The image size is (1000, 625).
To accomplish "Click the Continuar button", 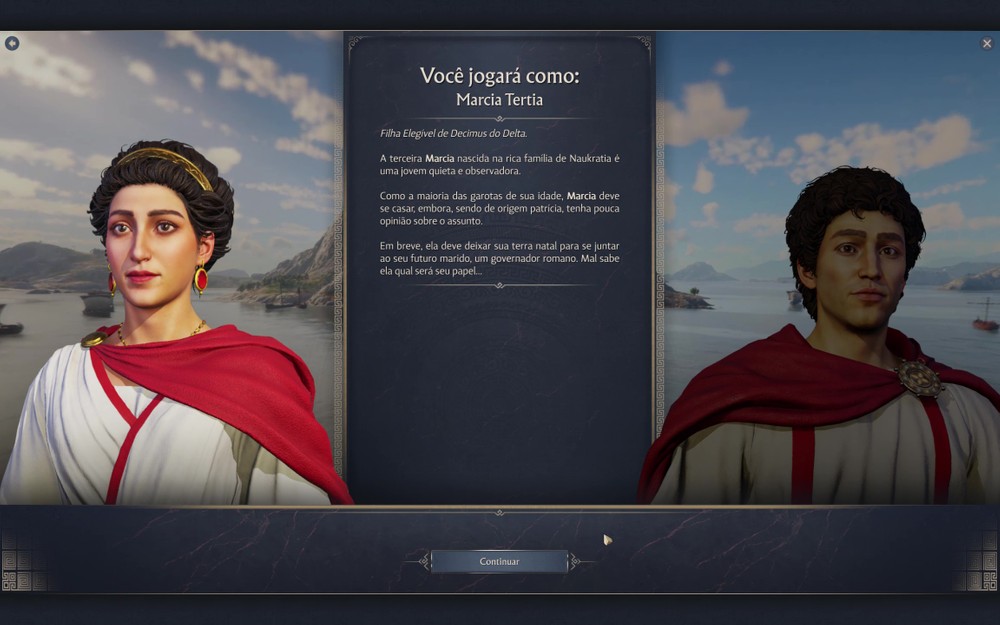I will click(499, 562).
